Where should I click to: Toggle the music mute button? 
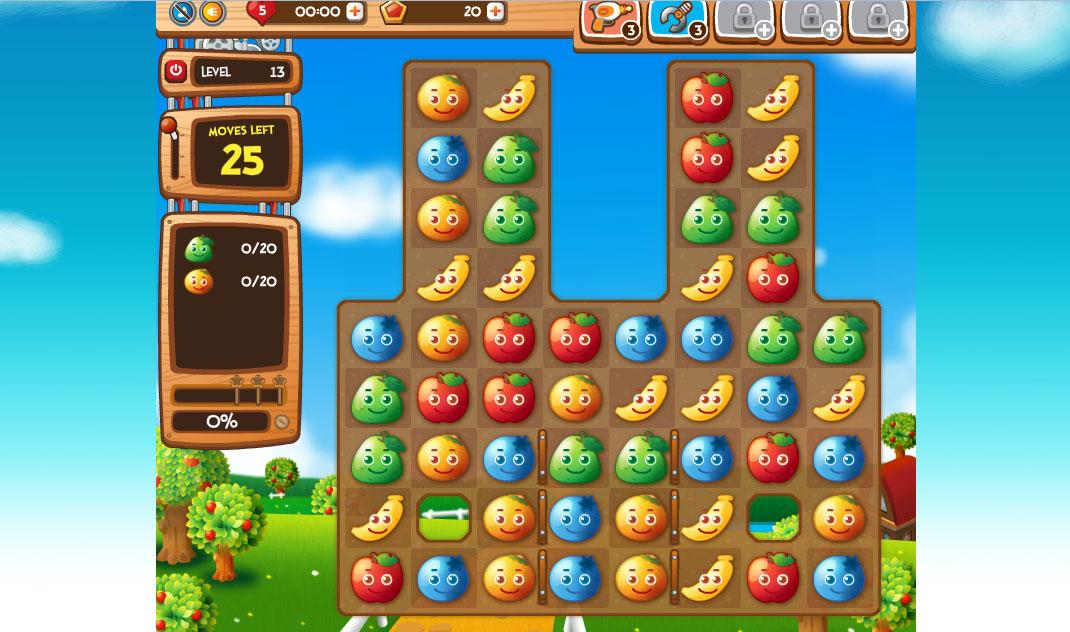click(181, 12)
